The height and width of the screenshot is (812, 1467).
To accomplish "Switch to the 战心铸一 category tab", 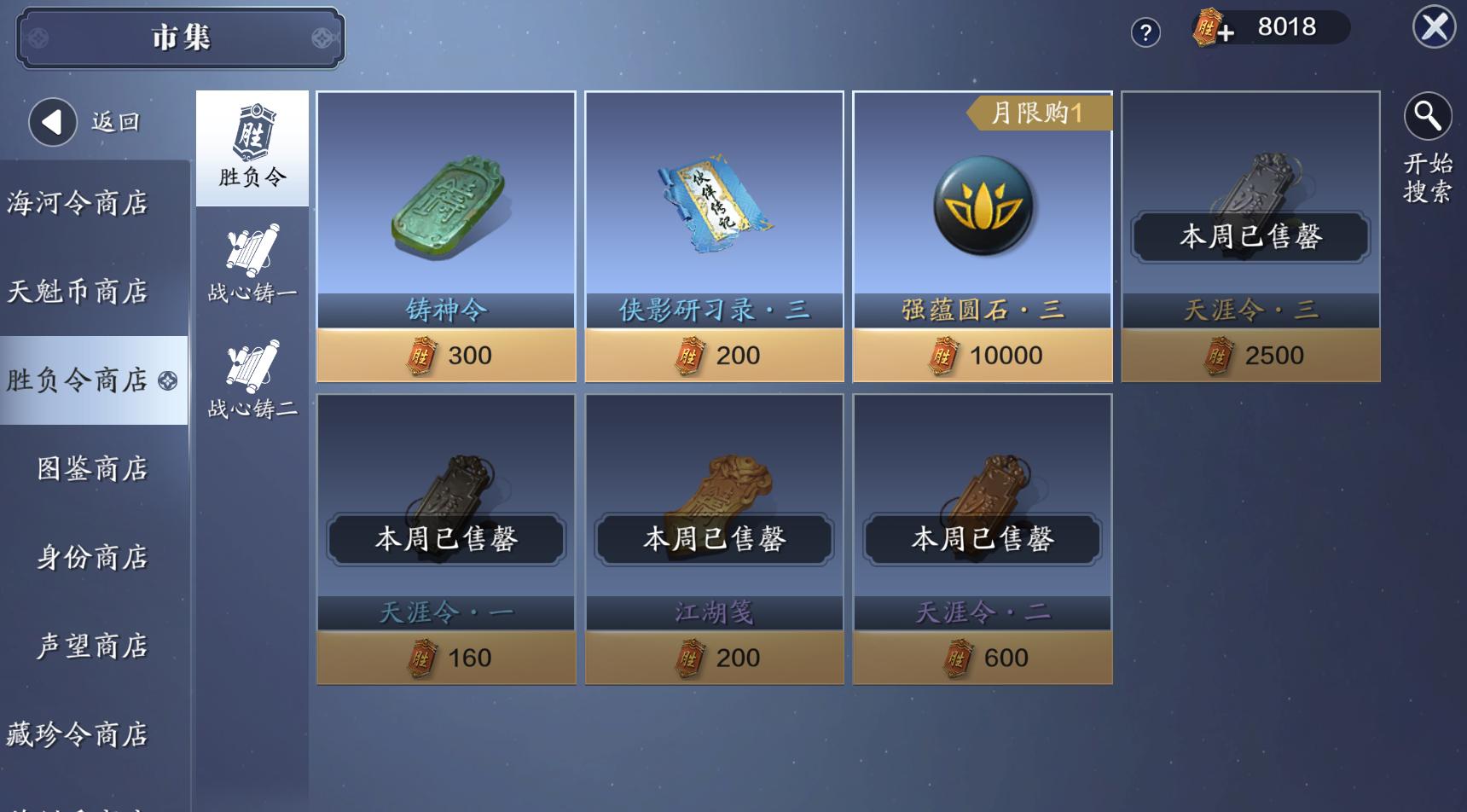I will point(252,266).
